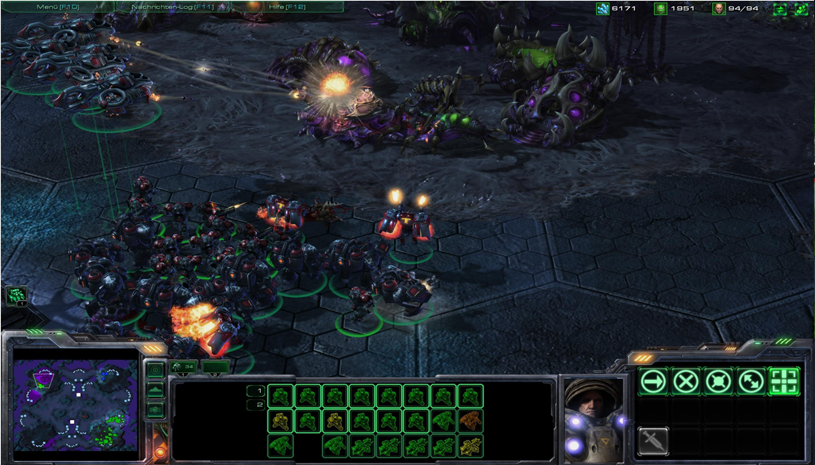Select control group tab above the selection panel
This screenshot has height=465, width=815.
click(185, 366)
